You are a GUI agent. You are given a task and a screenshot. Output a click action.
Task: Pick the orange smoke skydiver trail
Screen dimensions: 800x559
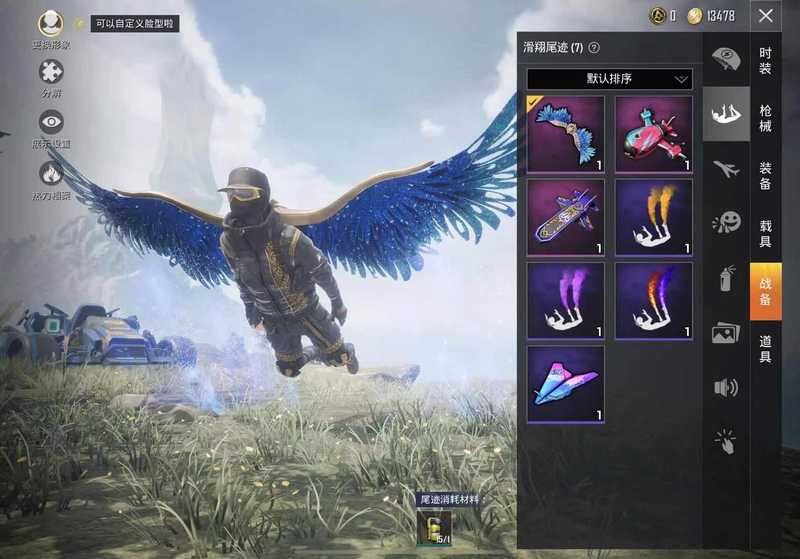click(x=653, y=217)
